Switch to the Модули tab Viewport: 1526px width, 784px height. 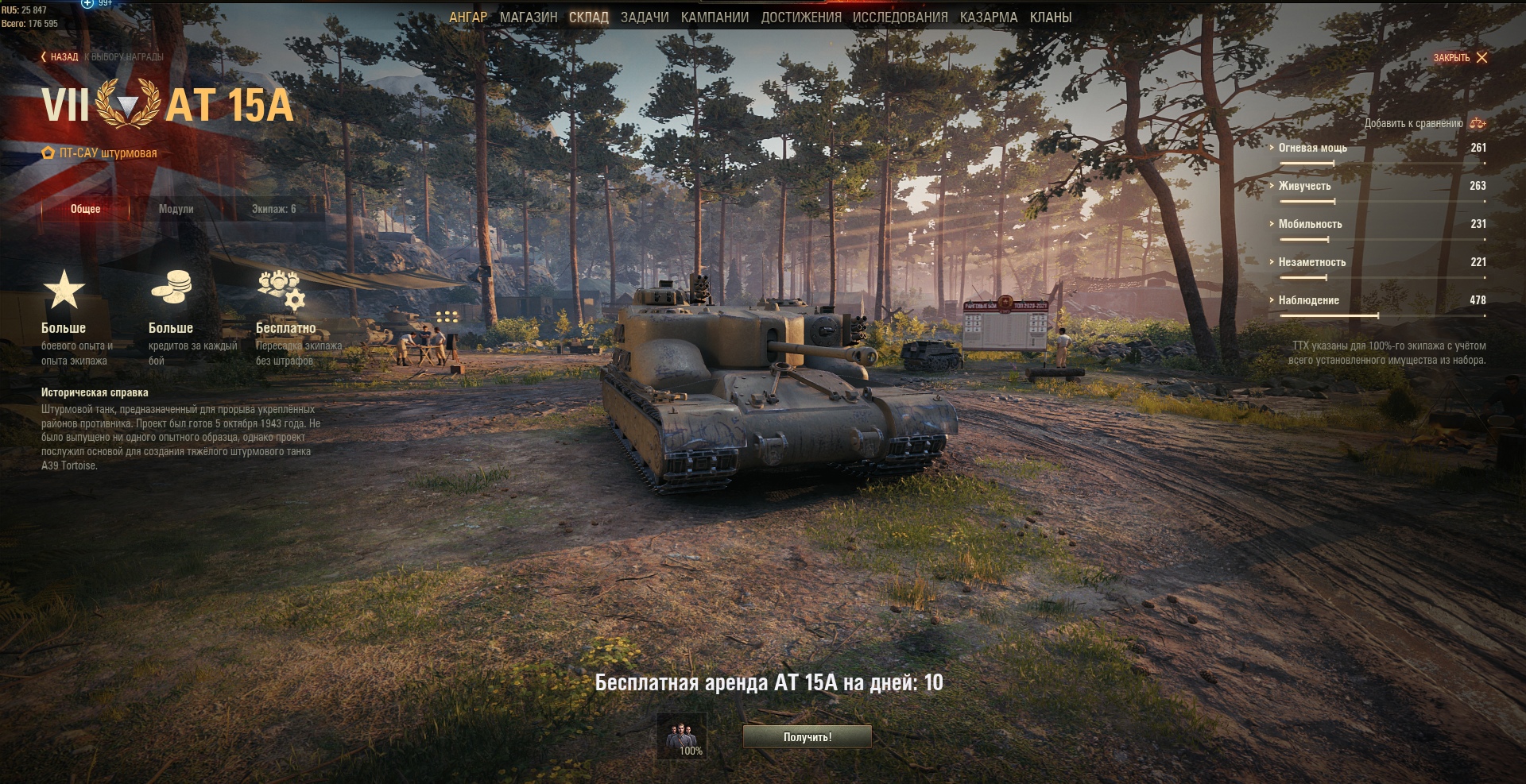(176, 209)
